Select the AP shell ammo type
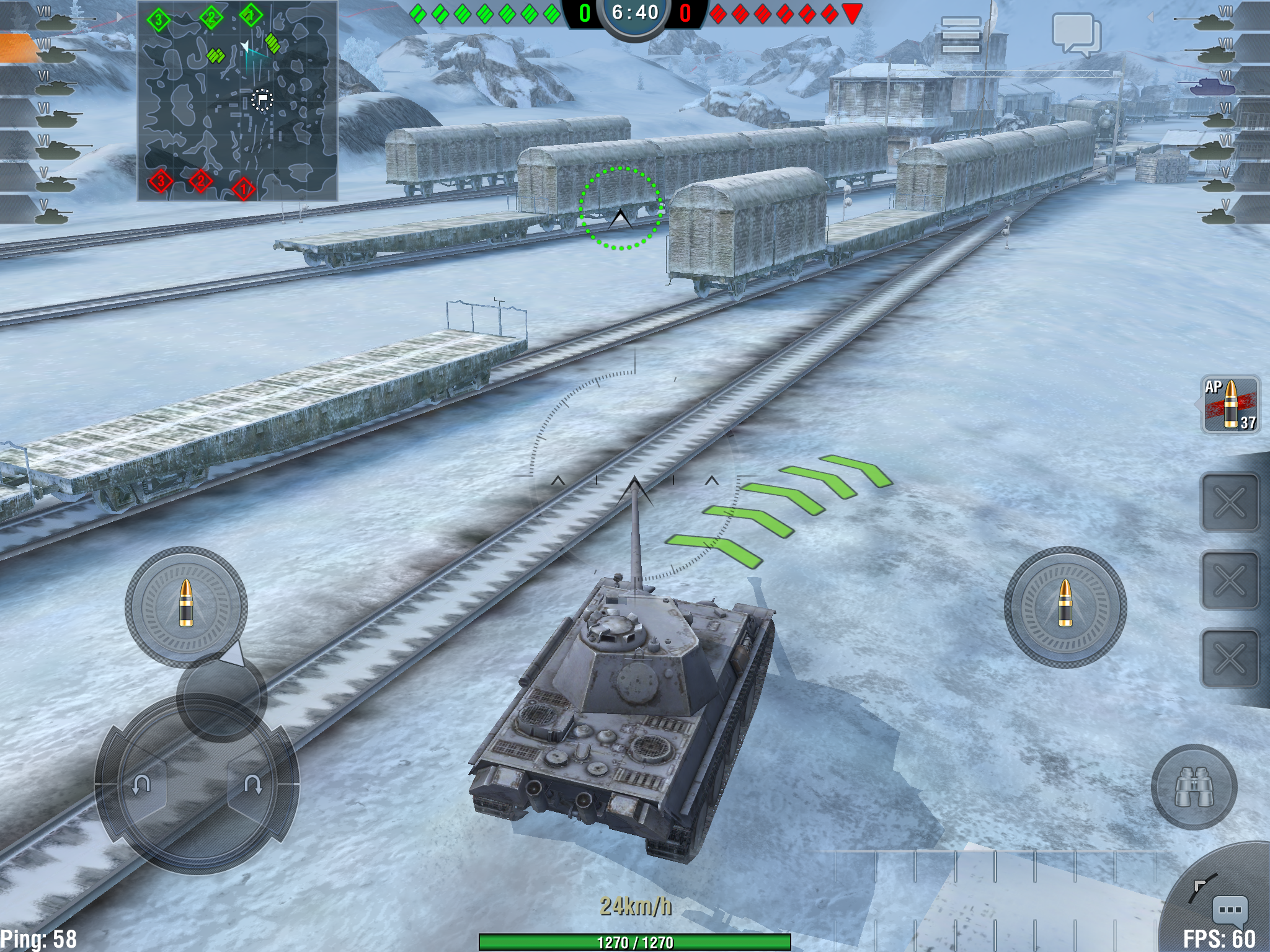This screenshot has width=1270, height=952. [1230, 405]
